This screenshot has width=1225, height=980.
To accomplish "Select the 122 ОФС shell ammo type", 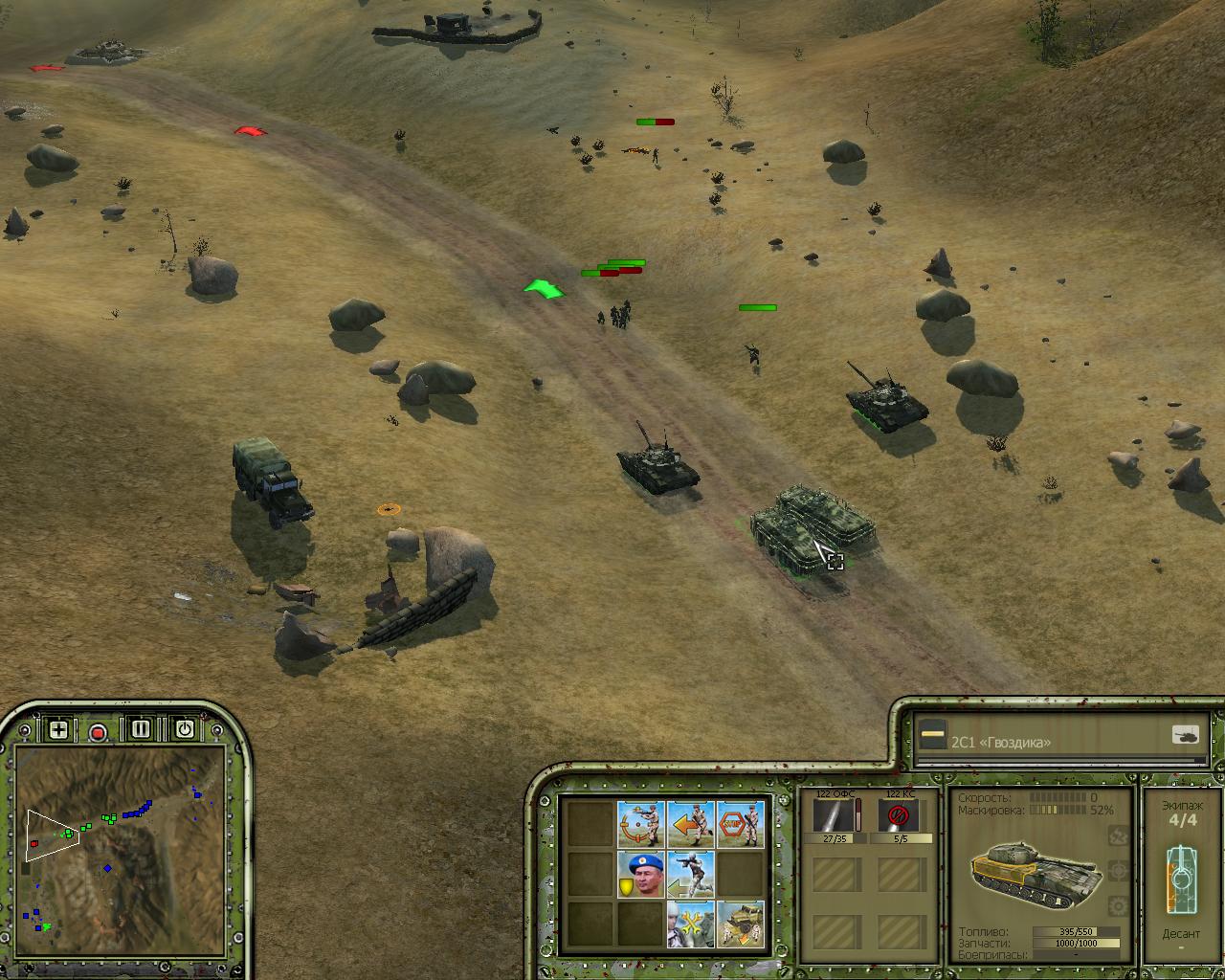I will click(834, 817).
